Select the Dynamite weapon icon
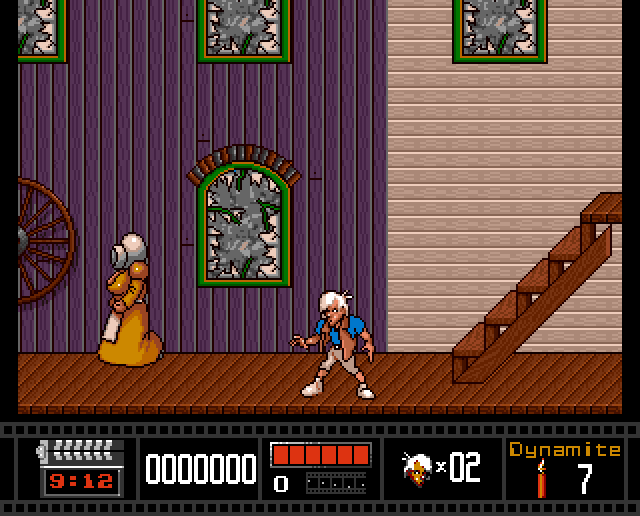Viewport: 640px width, 516px height. (541, 478)
